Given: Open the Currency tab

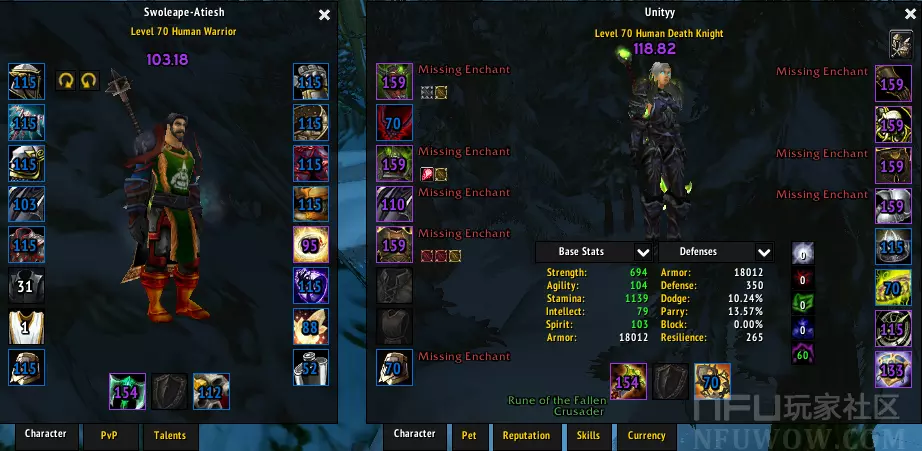Looking at the screenshot, I should [646, 435].
